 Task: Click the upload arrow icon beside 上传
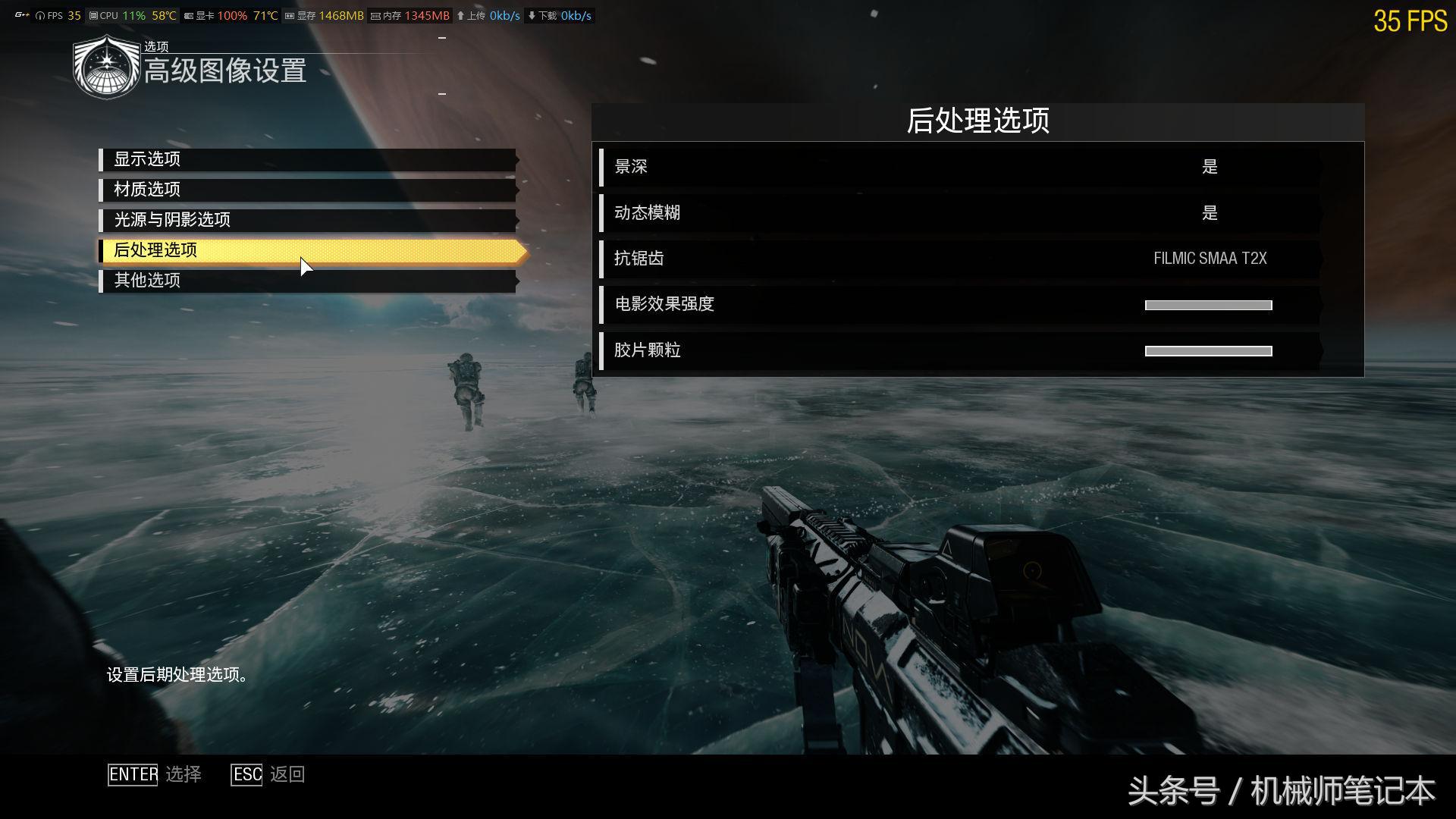click(460, 14)
